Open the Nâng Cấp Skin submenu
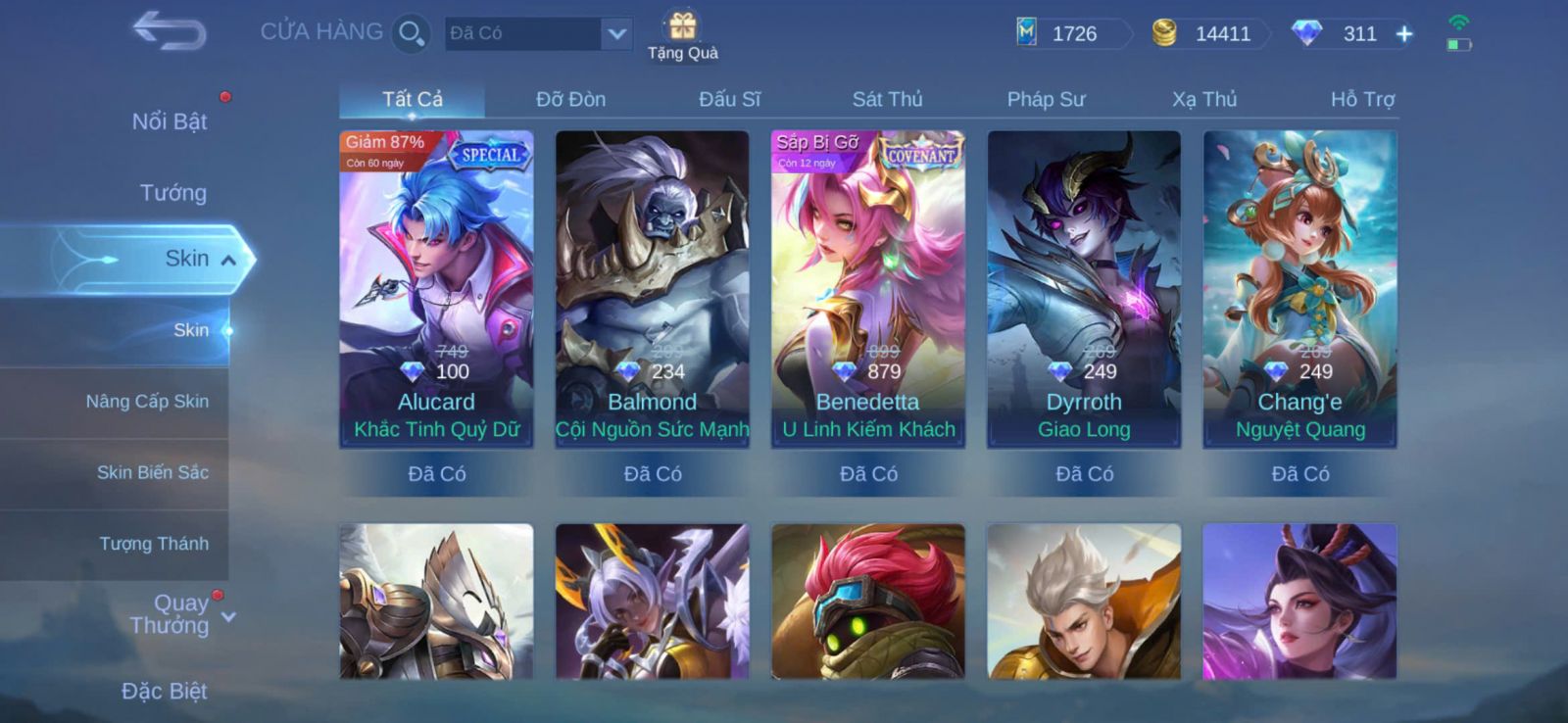 coord(147,402)
